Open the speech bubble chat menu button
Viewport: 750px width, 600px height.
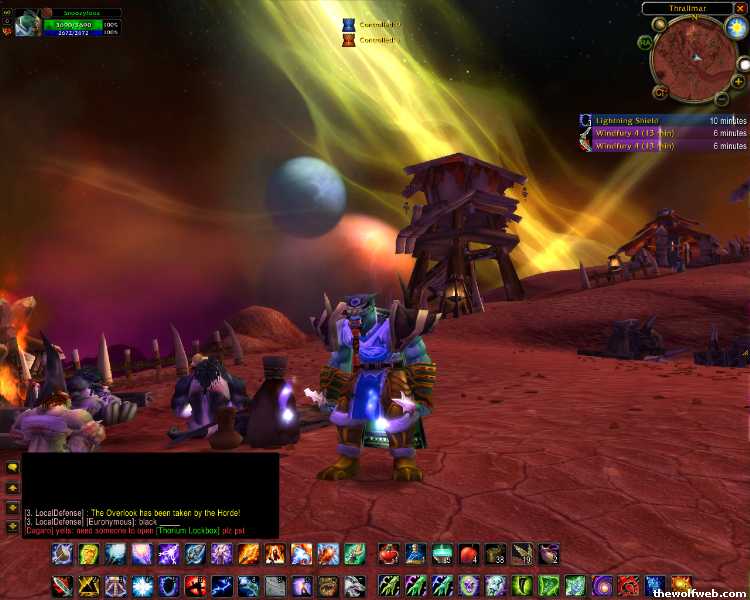[x=12, y=467]
